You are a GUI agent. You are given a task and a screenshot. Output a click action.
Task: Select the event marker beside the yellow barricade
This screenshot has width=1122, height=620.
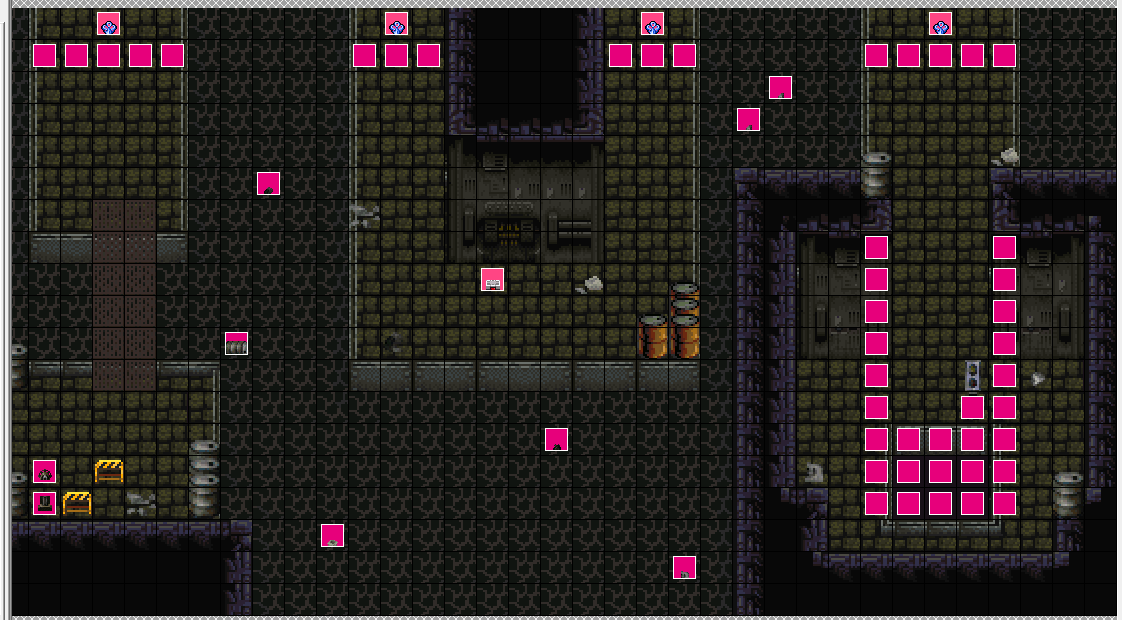coord(44,471)
